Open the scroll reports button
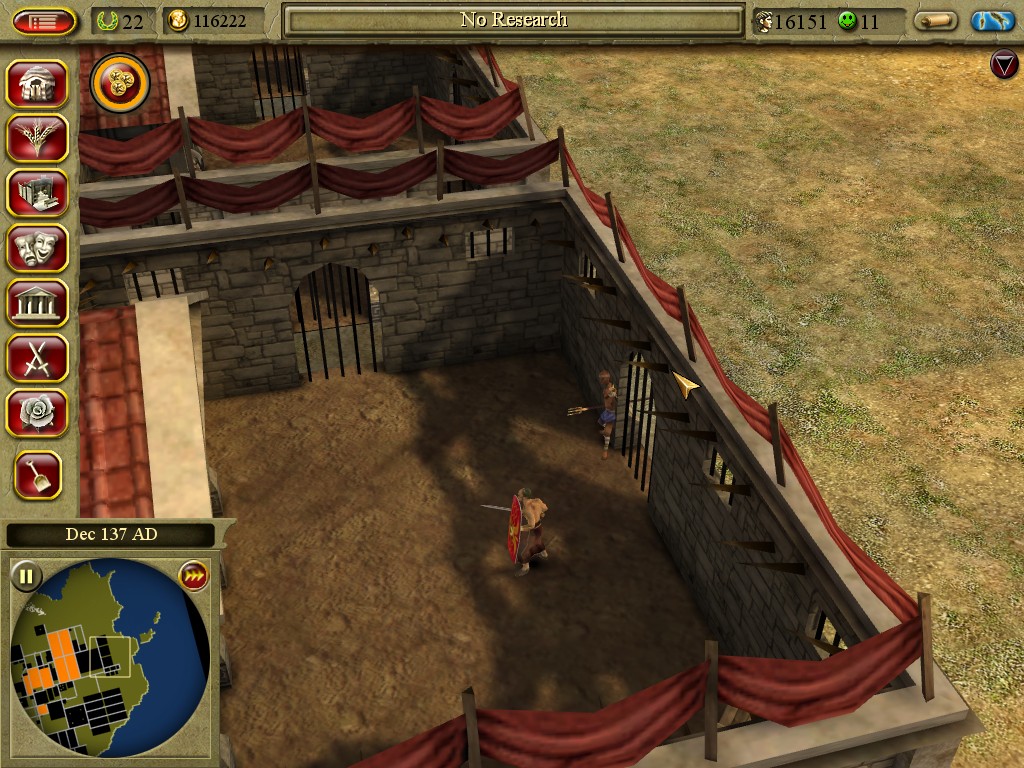The image size is (1024, 768). [935, 21]
